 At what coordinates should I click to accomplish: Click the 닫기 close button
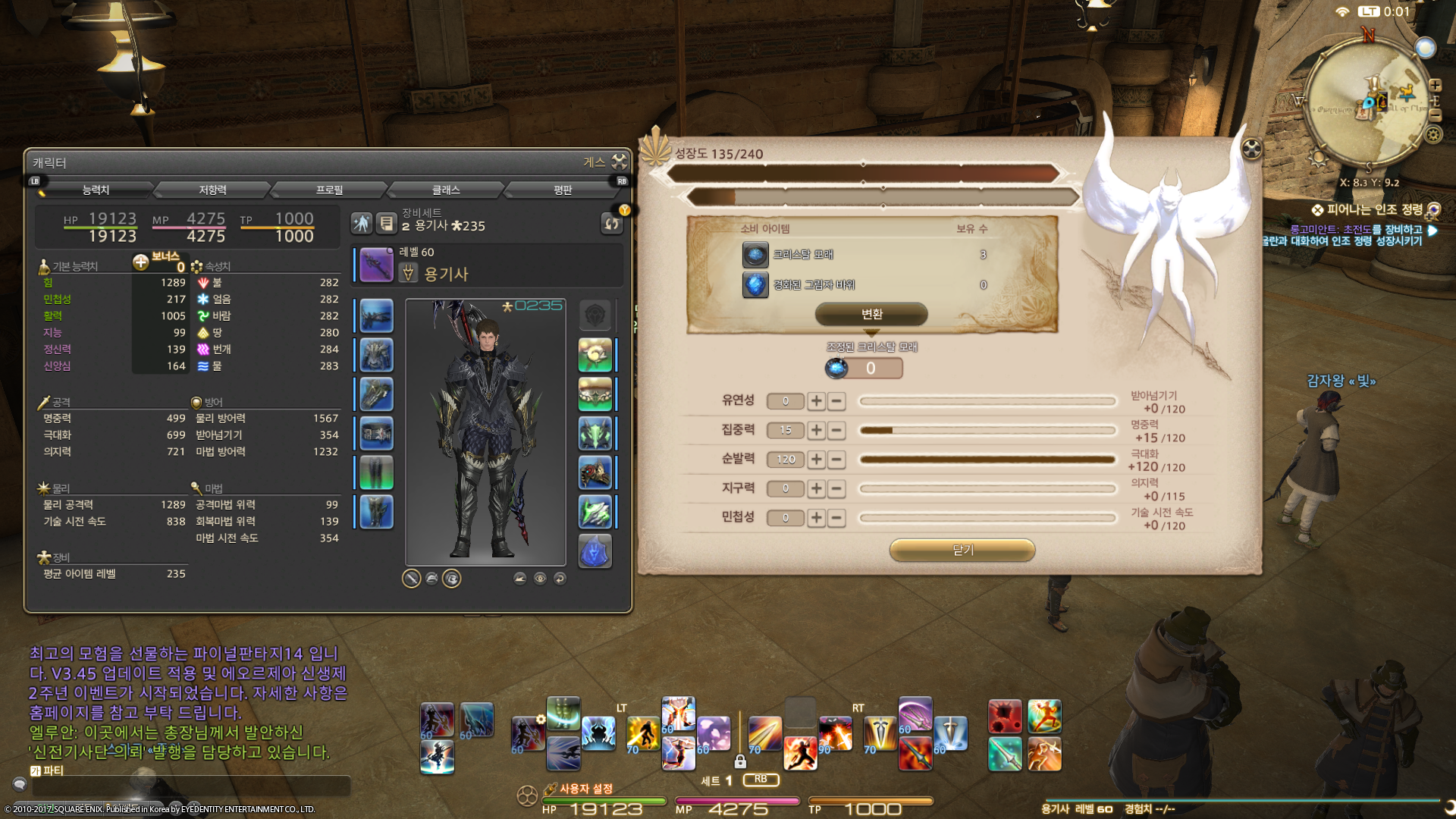(x=962, y=550)
